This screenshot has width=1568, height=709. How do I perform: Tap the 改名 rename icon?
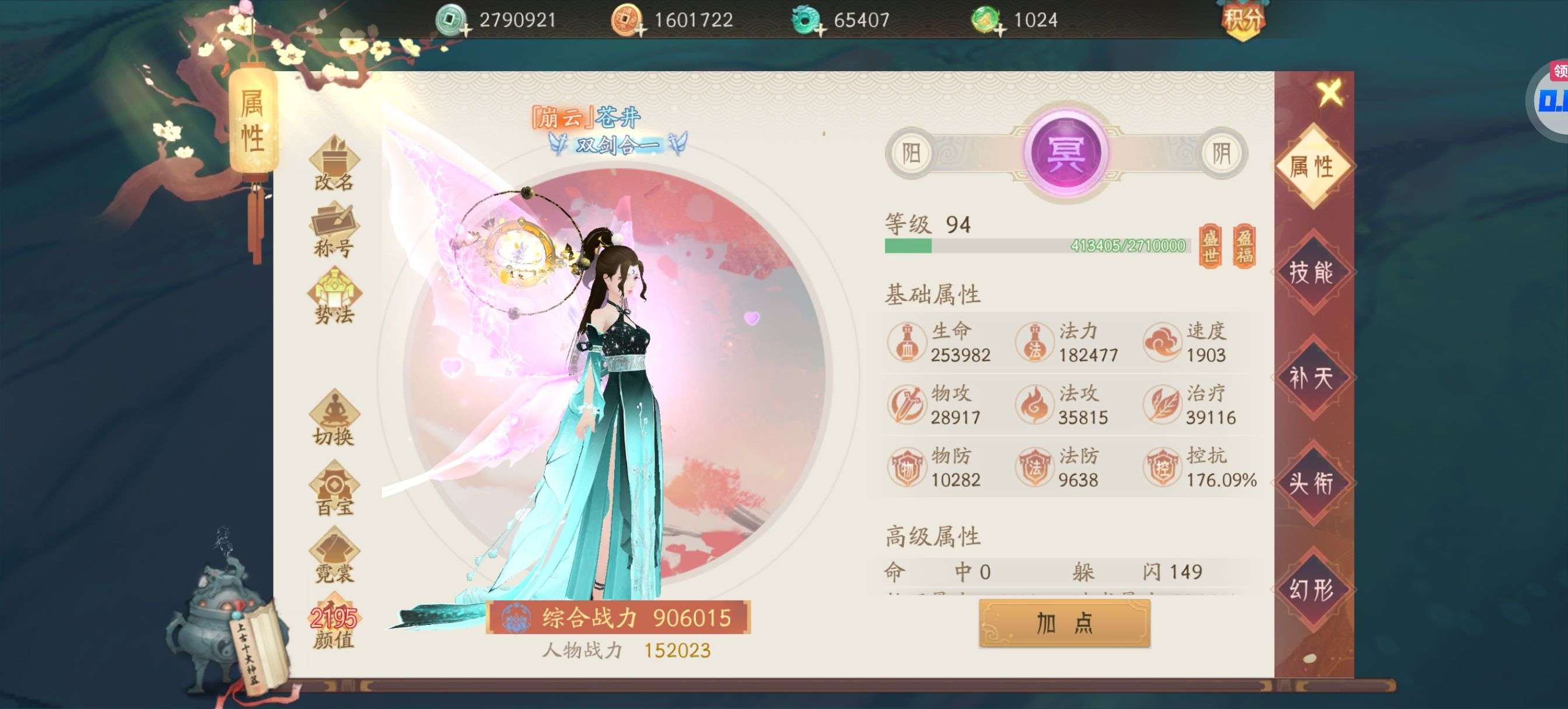(x=334, y=164)
